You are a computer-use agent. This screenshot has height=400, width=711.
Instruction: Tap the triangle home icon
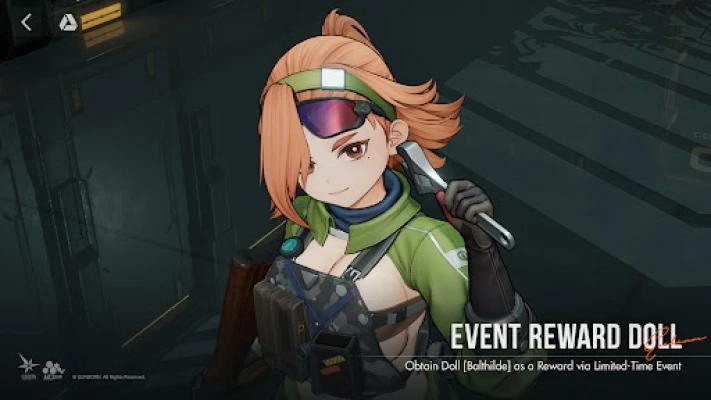[x=68, y=22]
